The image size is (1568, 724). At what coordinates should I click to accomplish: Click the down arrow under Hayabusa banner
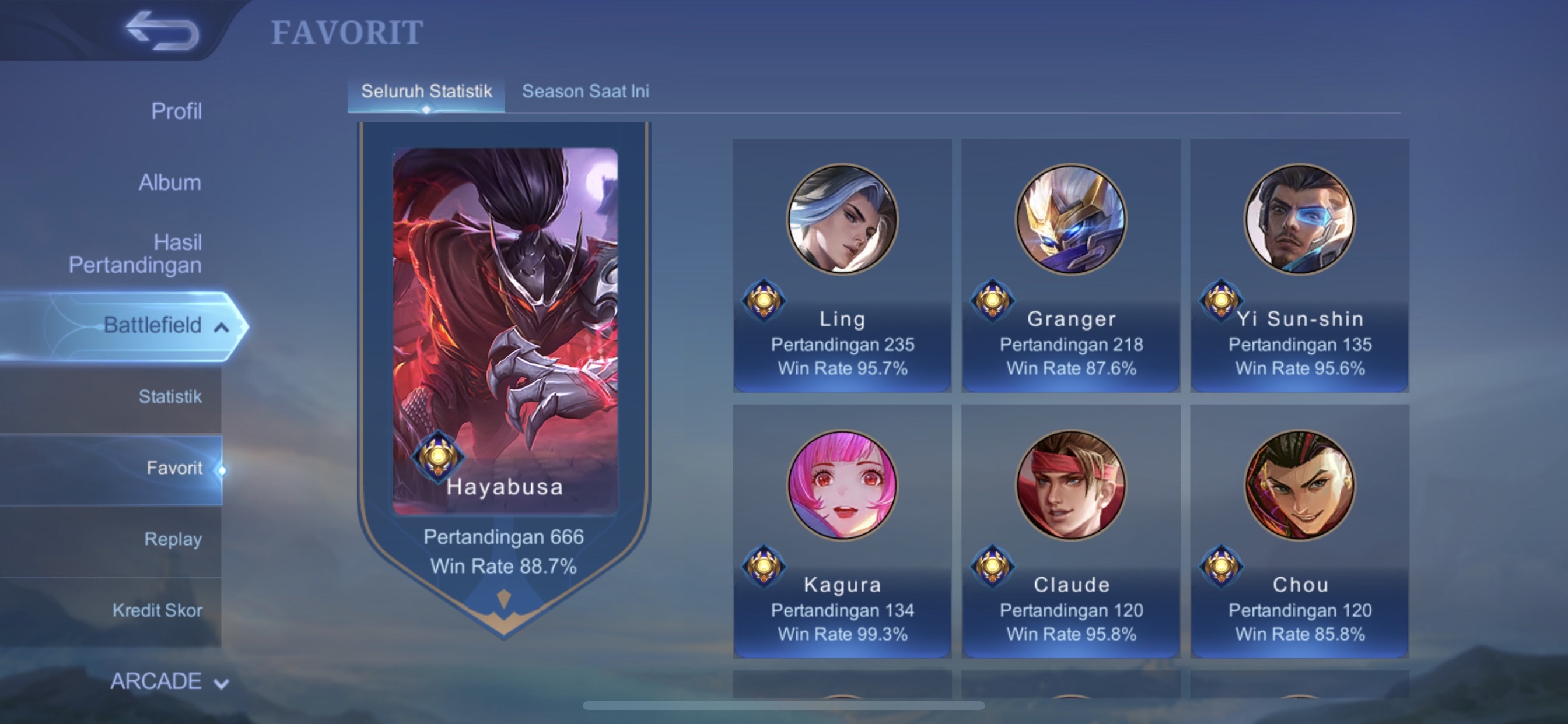coord(503,598)
